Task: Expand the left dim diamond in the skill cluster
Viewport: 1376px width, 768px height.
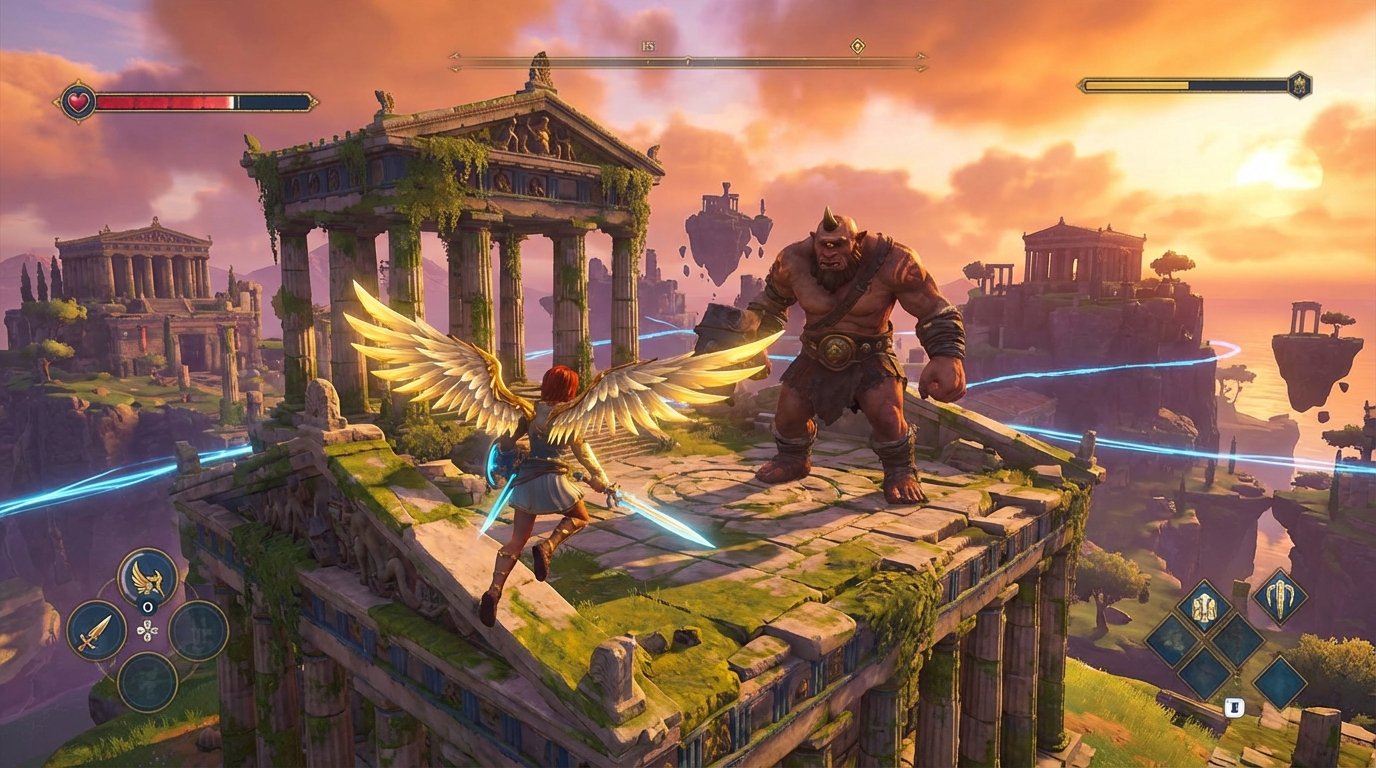Action: pos(1172,642)
